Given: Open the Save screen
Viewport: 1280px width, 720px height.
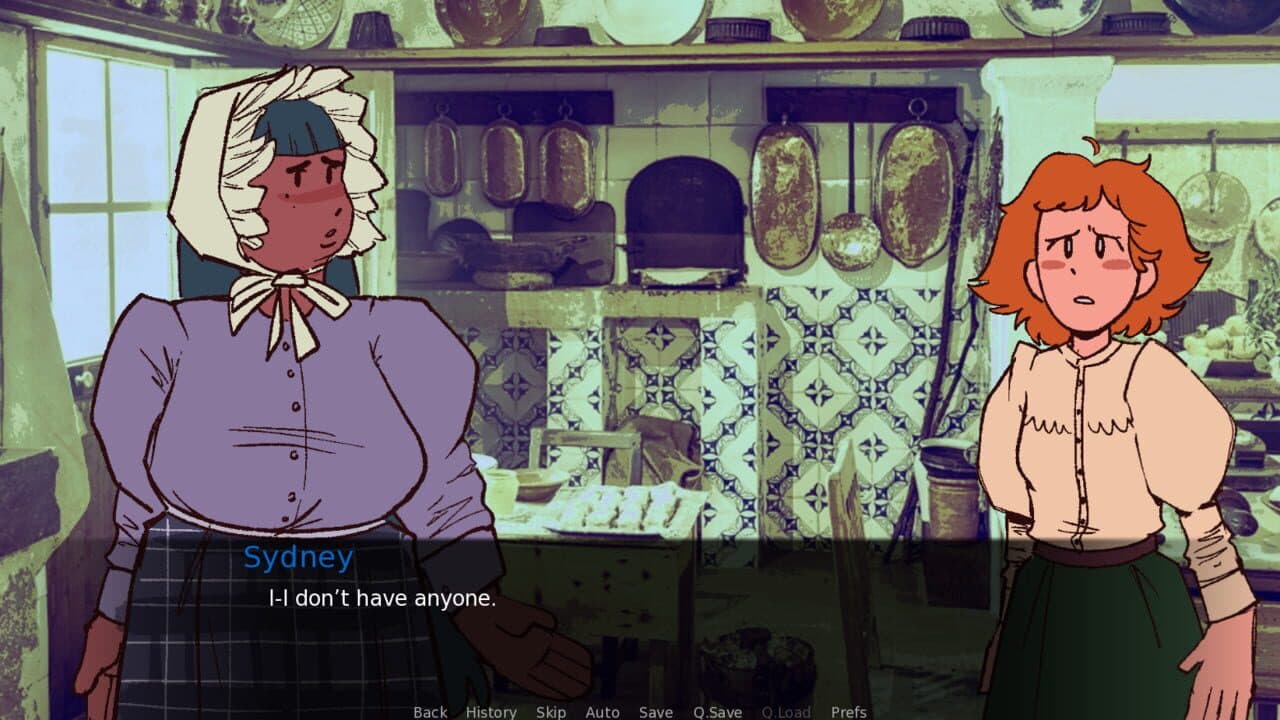Looking at the screenshot, I should tap(654, 712).
